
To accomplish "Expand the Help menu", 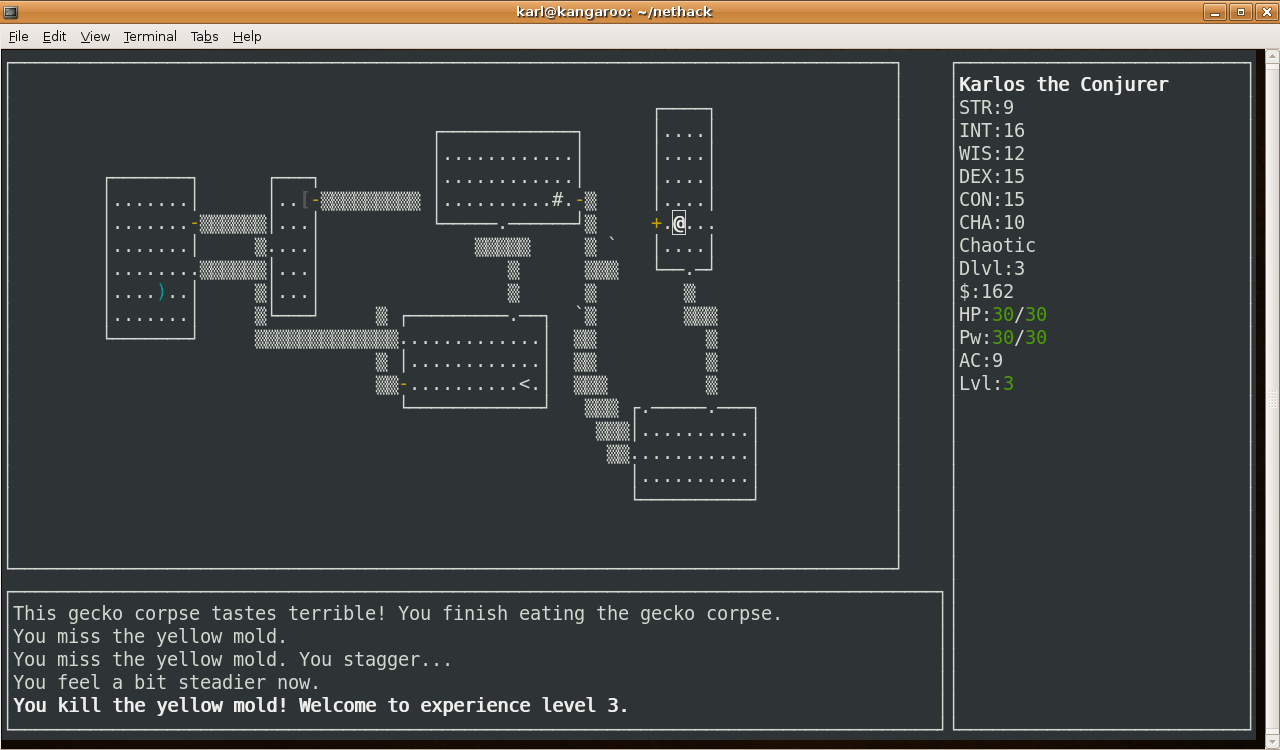I will pos(247,36).
